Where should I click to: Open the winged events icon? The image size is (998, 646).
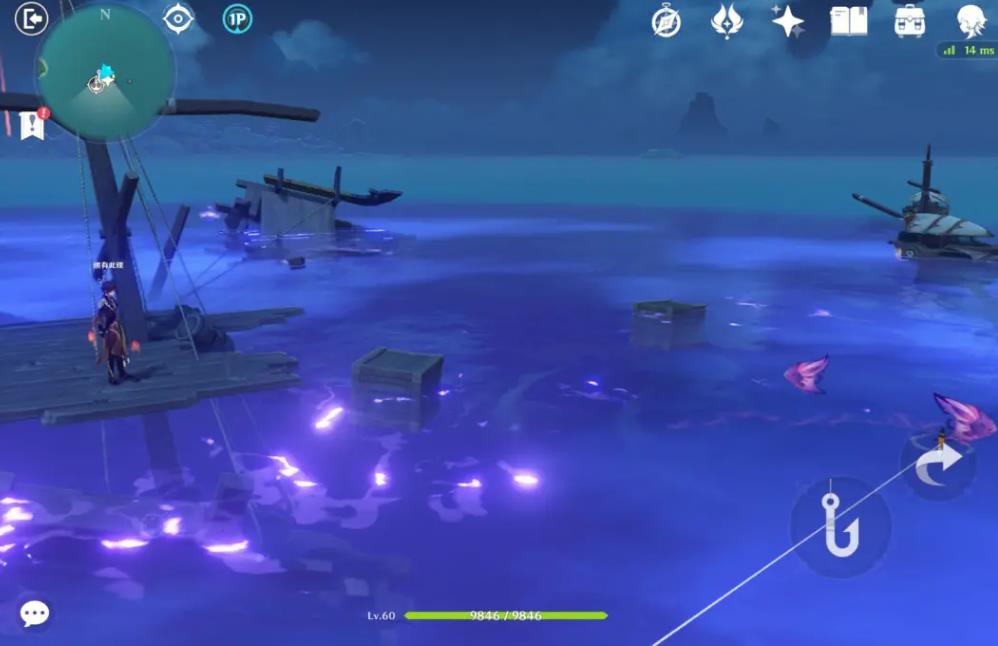tap(727, 21)
